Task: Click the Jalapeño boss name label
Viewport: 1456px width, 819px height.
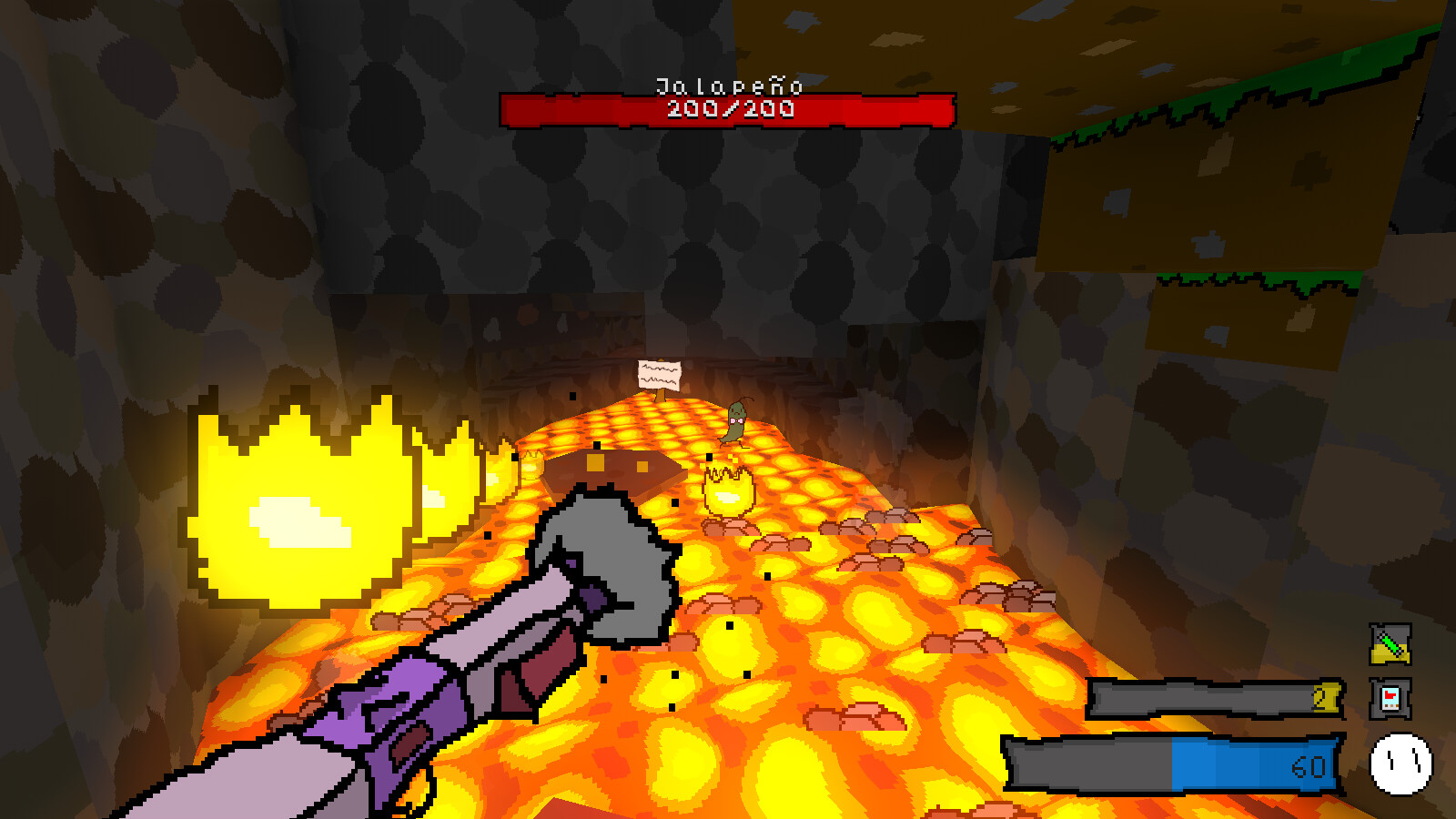Action: click(728, 88)
